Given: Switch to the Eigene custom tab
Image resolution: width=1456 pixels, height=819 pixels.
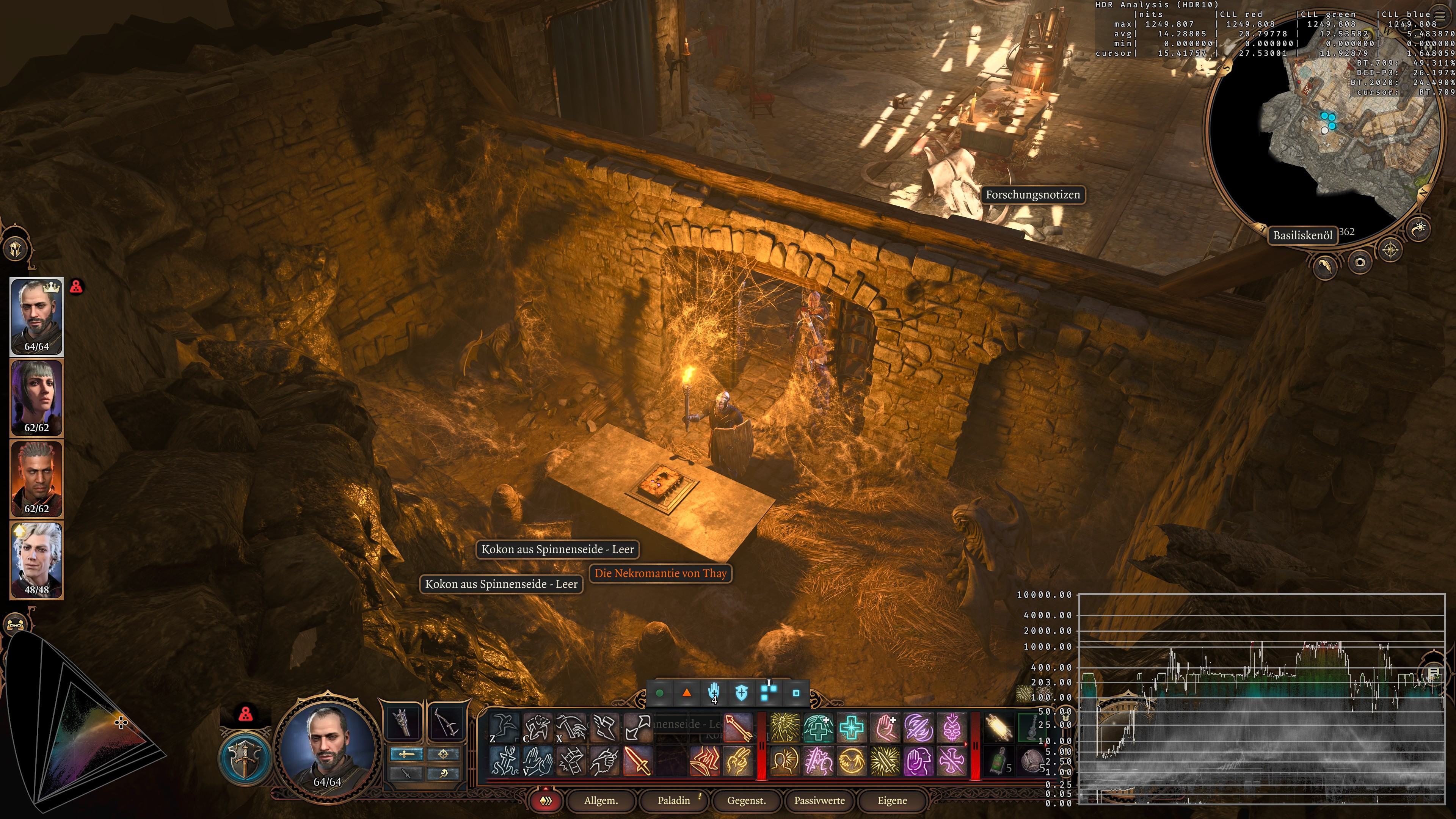Looking at the screenshot, I should [892, 800].
